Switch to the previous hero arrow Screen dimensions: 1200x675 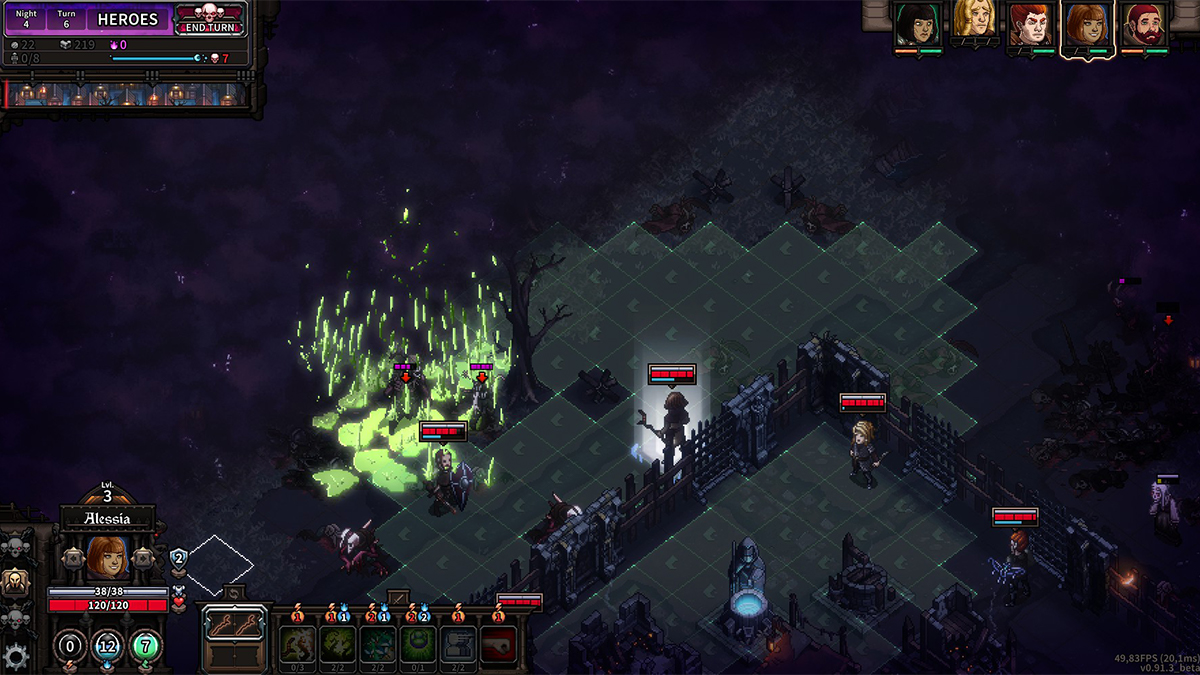click(71, 557)
